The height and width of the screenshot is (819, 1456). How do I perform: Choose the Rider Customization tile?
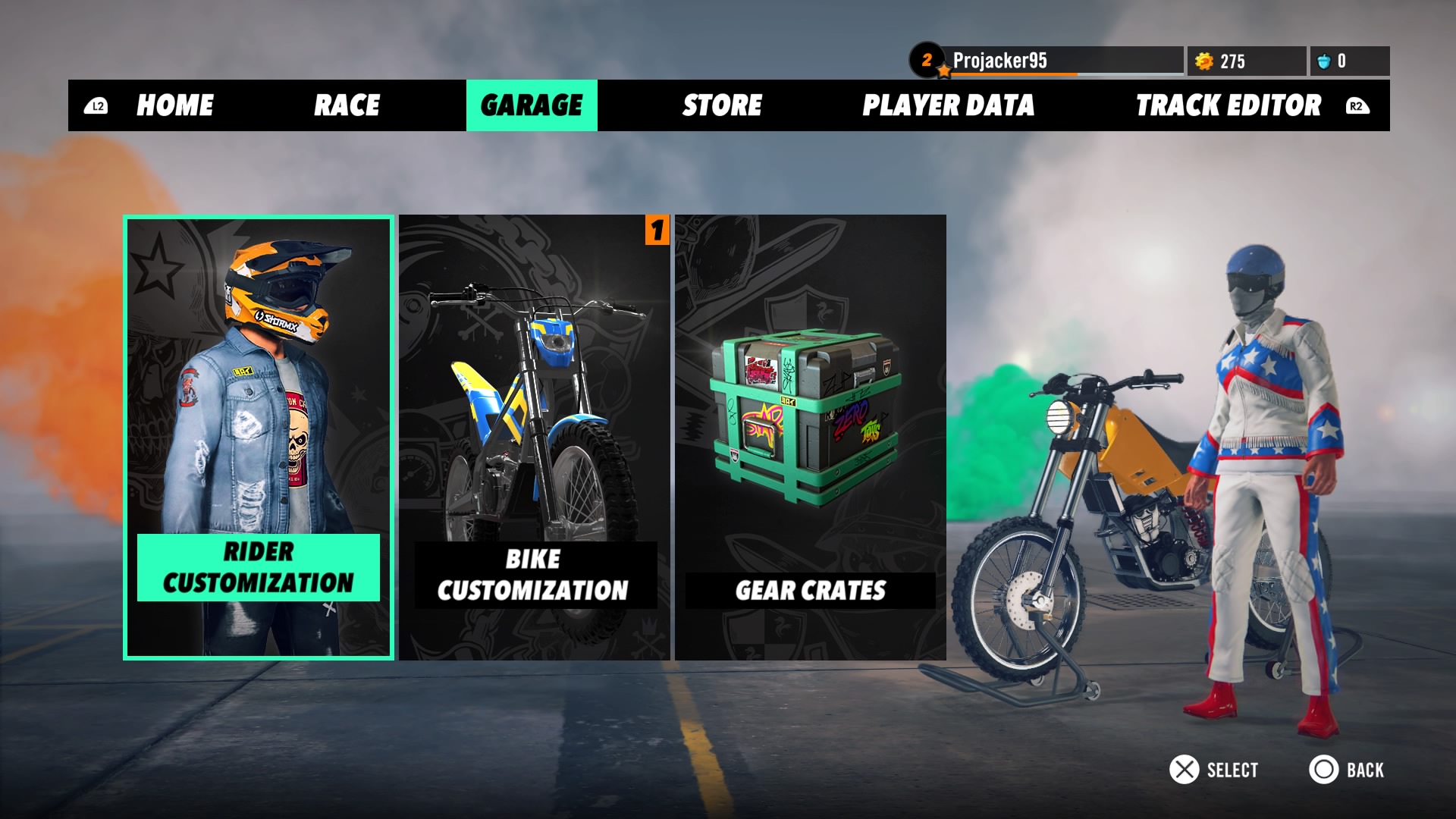click(259, 438)
